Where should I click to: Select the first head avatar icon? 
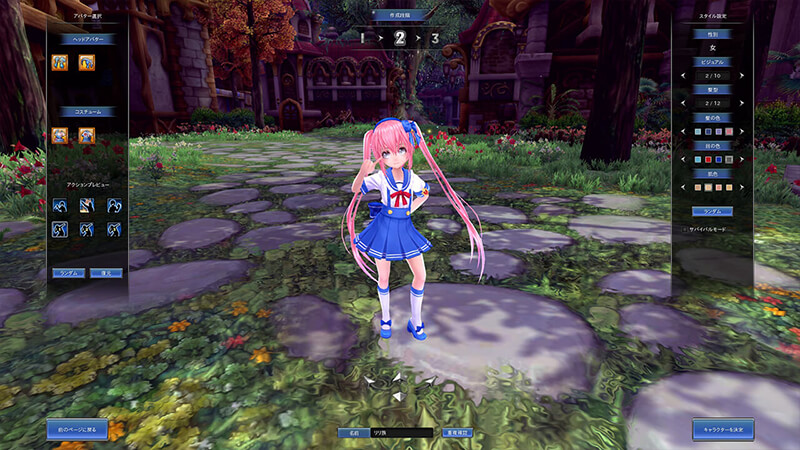tap(60, 62)
